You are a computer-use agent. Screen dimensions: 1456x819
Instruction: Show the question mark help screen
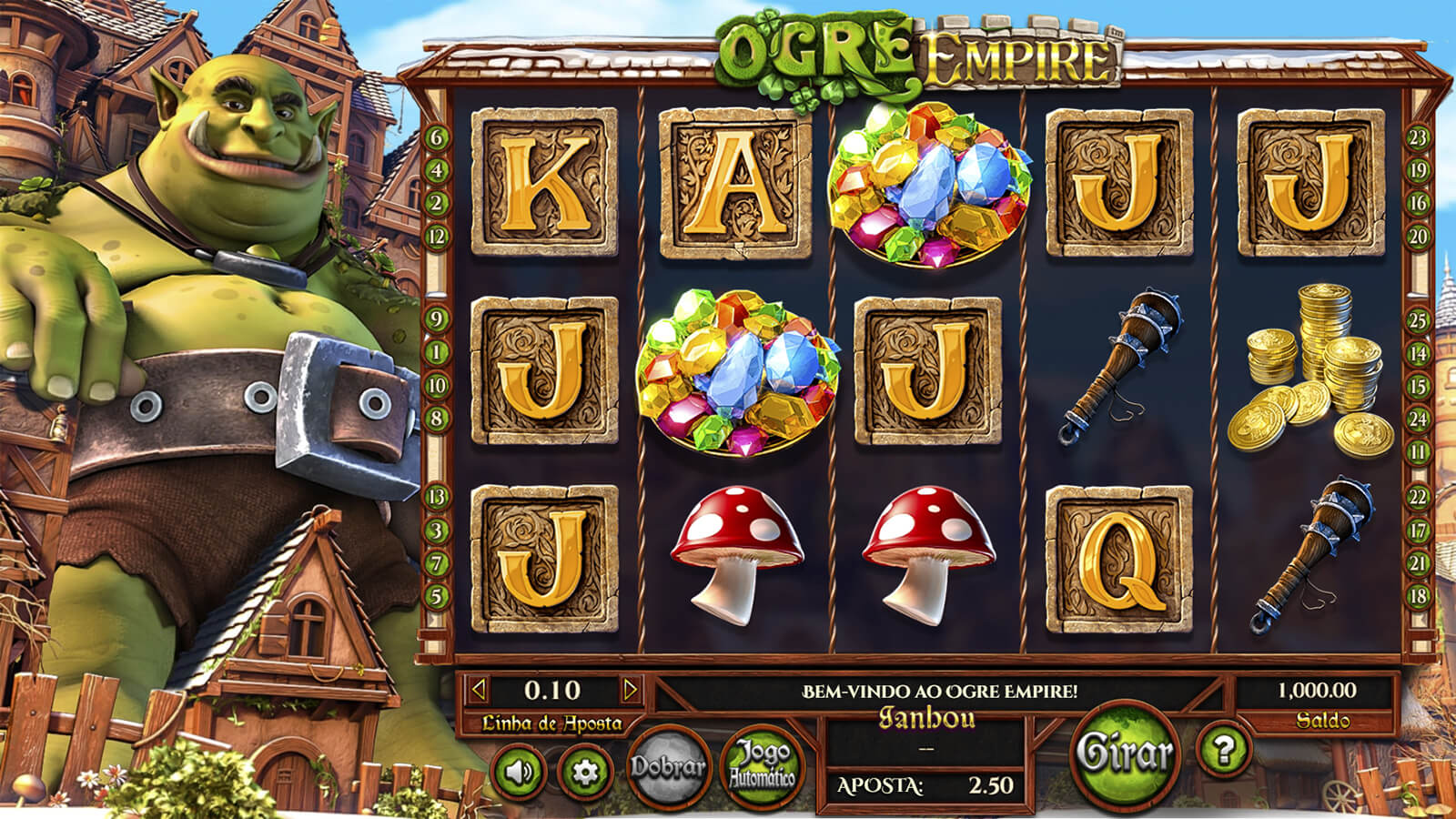tap(1224, 750)
